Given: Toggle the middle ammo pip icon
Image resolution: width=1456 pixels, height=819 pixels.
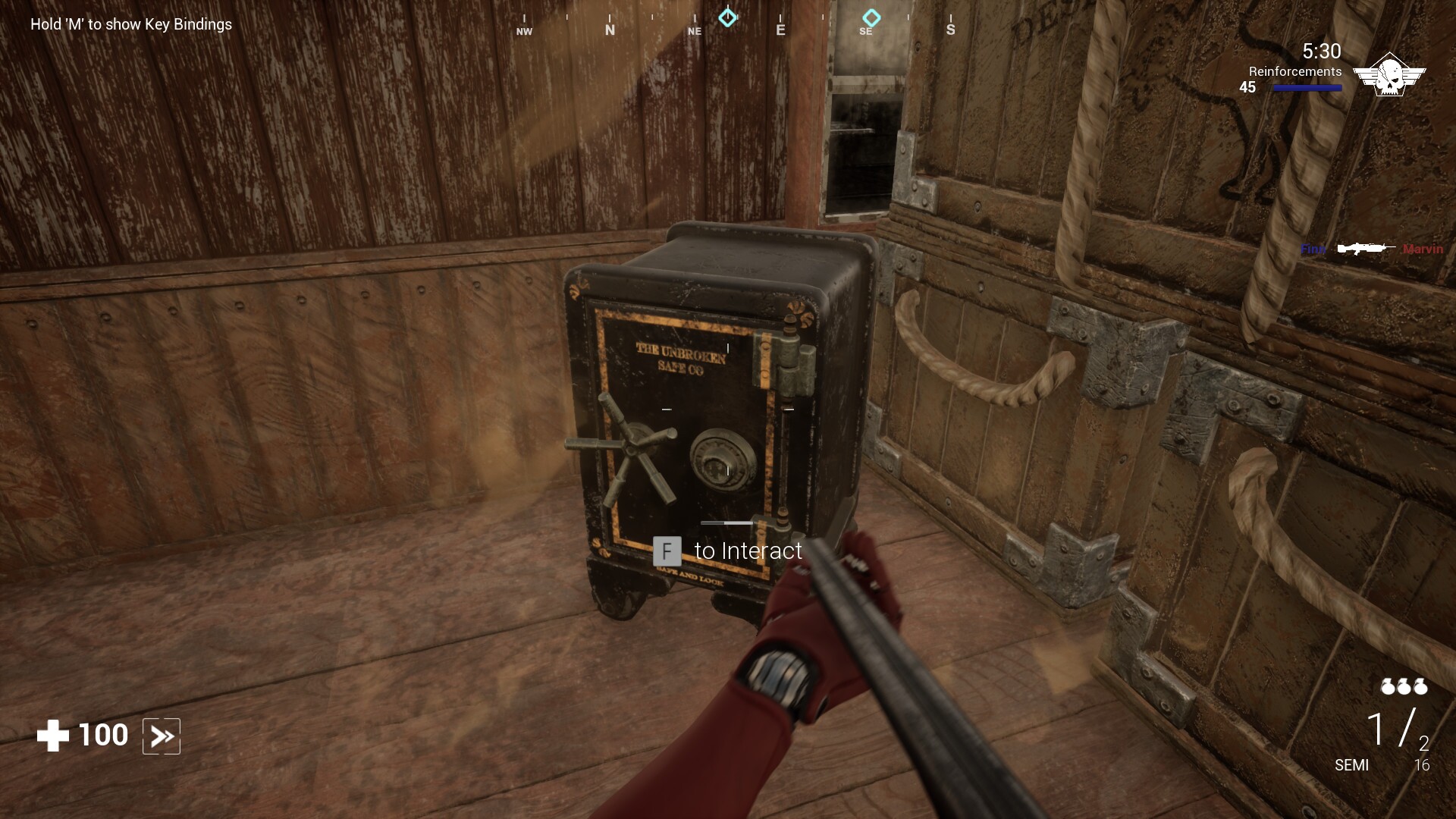Looking at the screenshot, I should pyautogui.click(x=1404, y=687).
